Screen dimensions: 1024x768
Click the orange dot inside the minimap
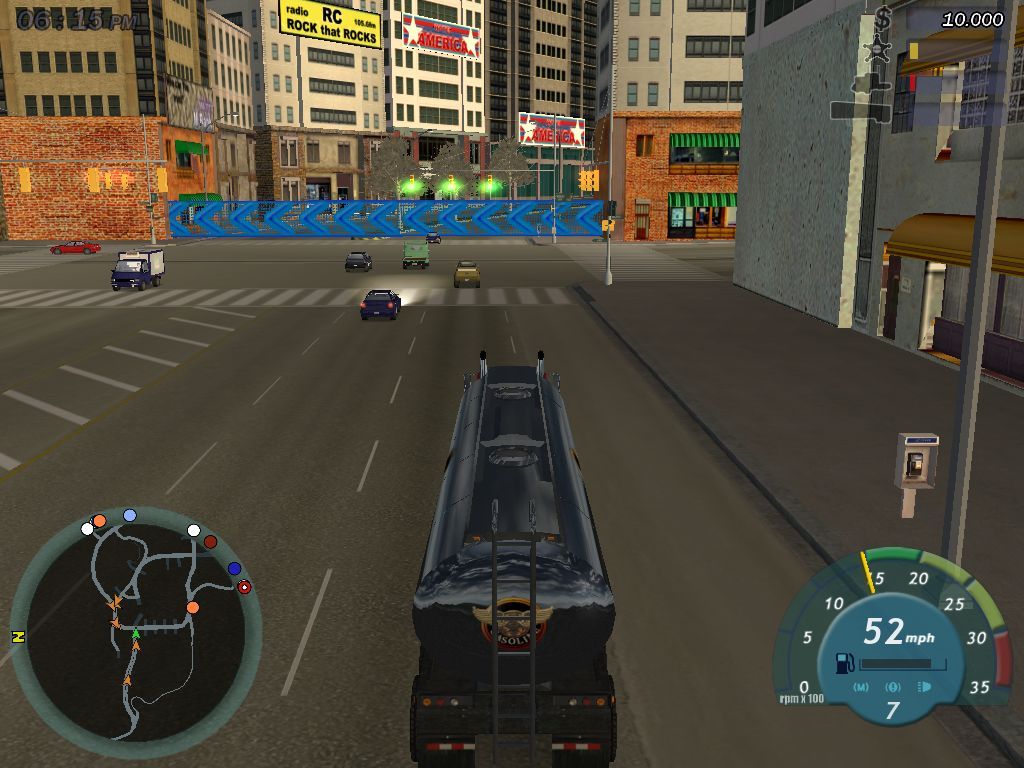tap(192, 607)
